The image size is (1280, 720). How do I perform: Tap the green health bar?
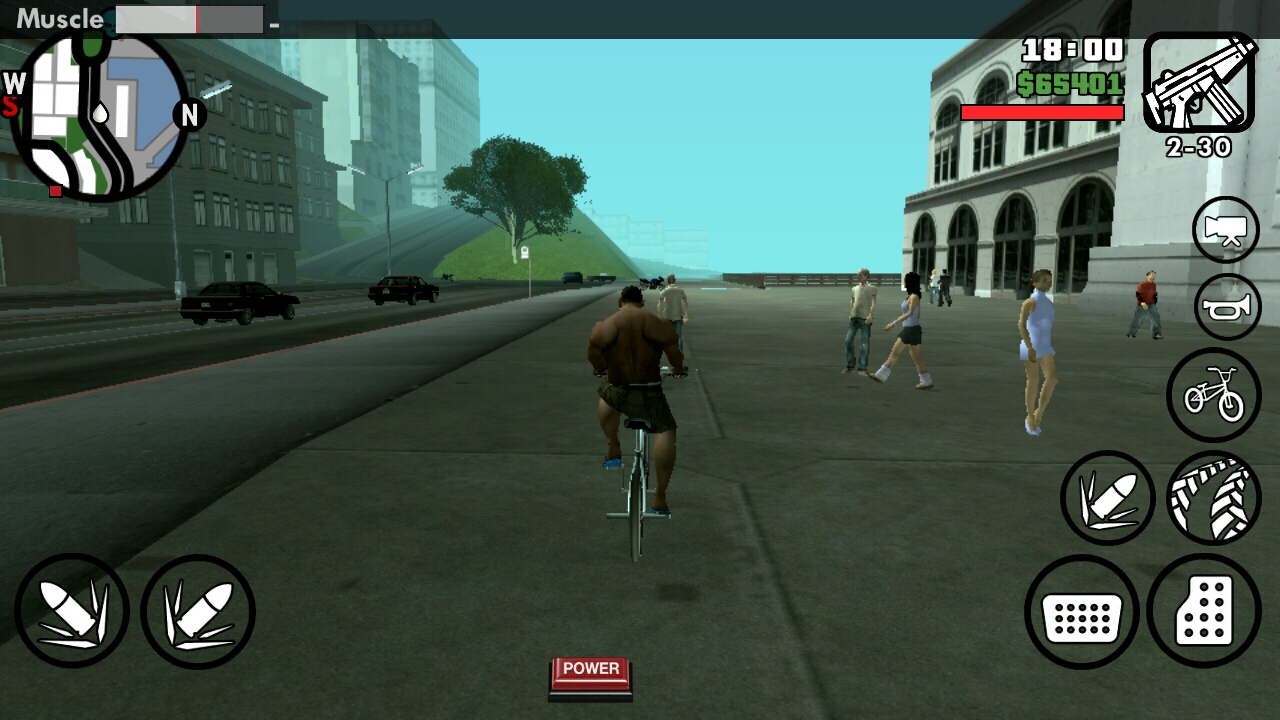(1043, 111)
